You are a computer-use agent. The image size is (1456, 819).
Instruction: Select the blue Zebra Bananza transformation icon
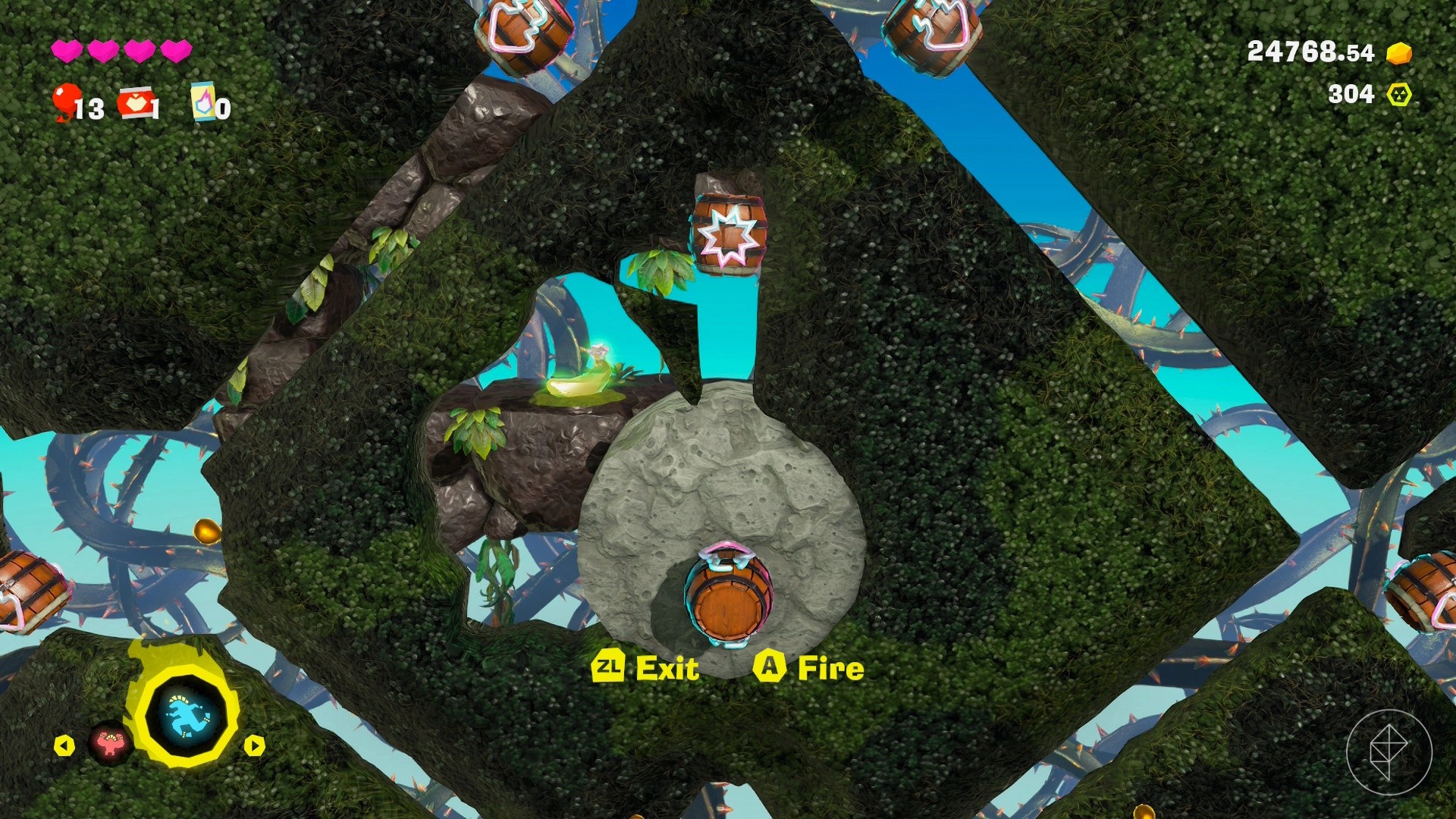[x=186, y=716]
